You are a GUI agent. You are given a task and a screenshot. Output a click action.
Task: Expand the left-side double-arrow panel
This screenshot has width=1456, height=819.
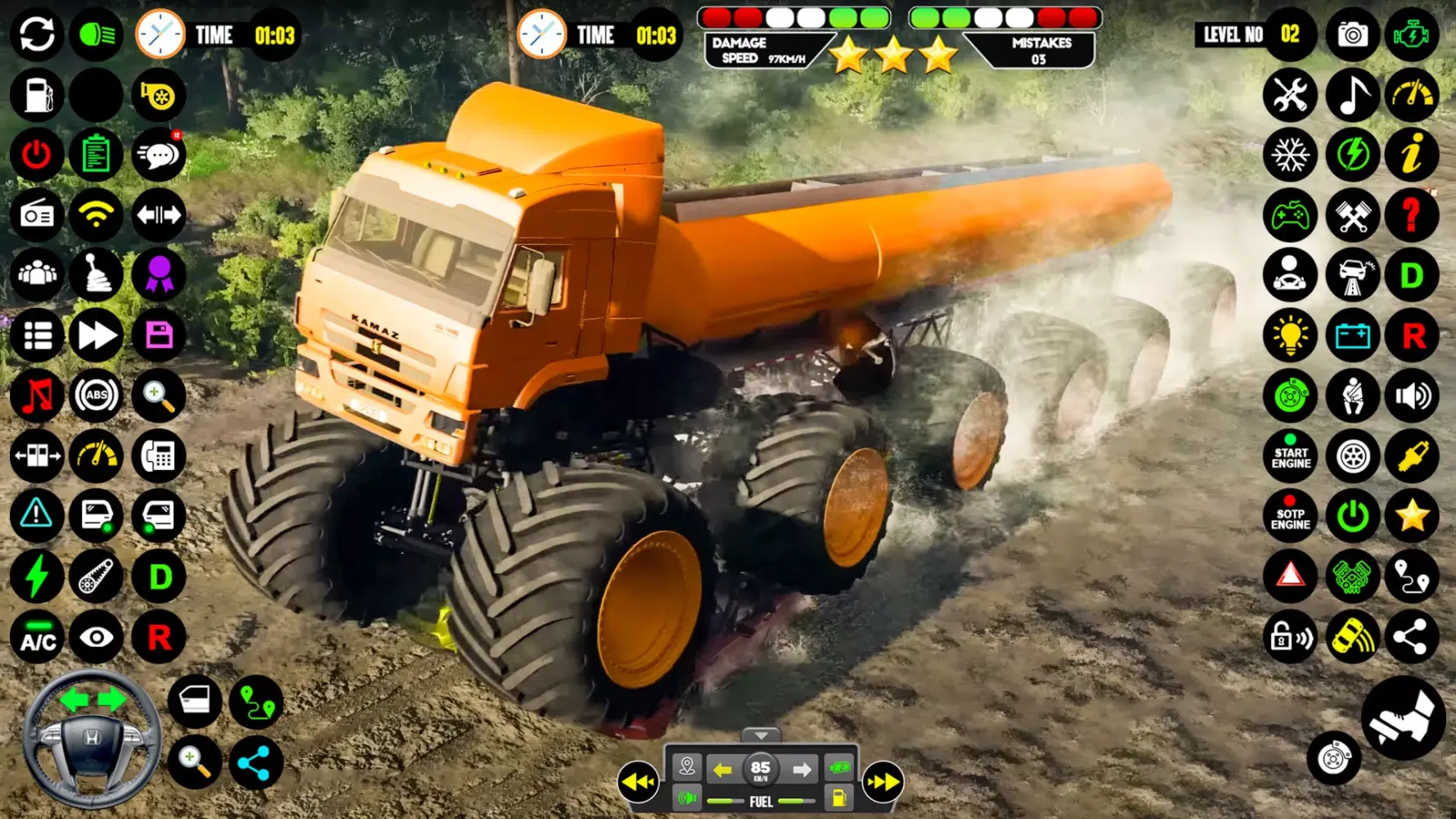pyautogui.click(x=641, y=782)
